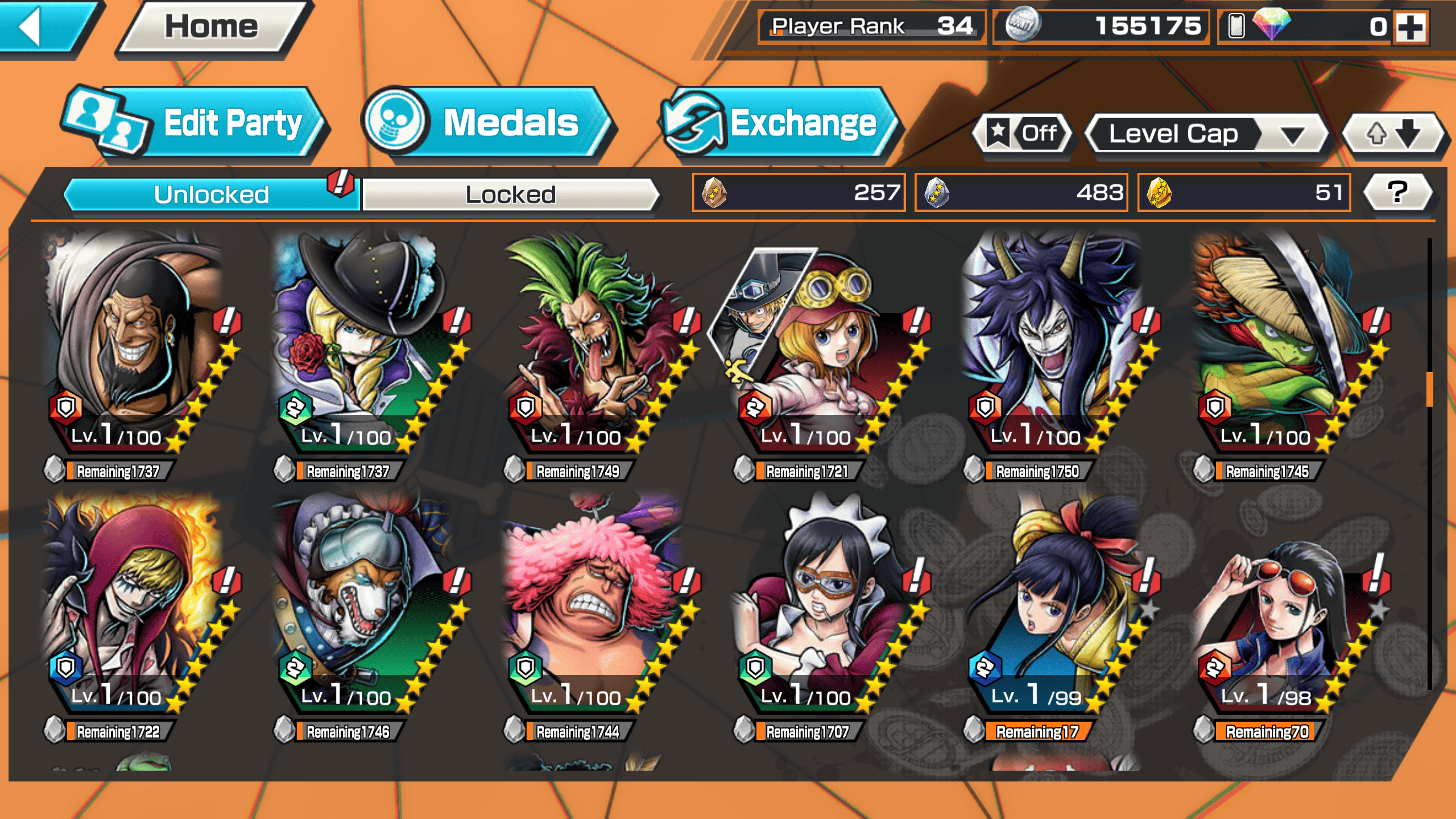Open the Medals screen

pyautogui.click(x=489, y=123)
